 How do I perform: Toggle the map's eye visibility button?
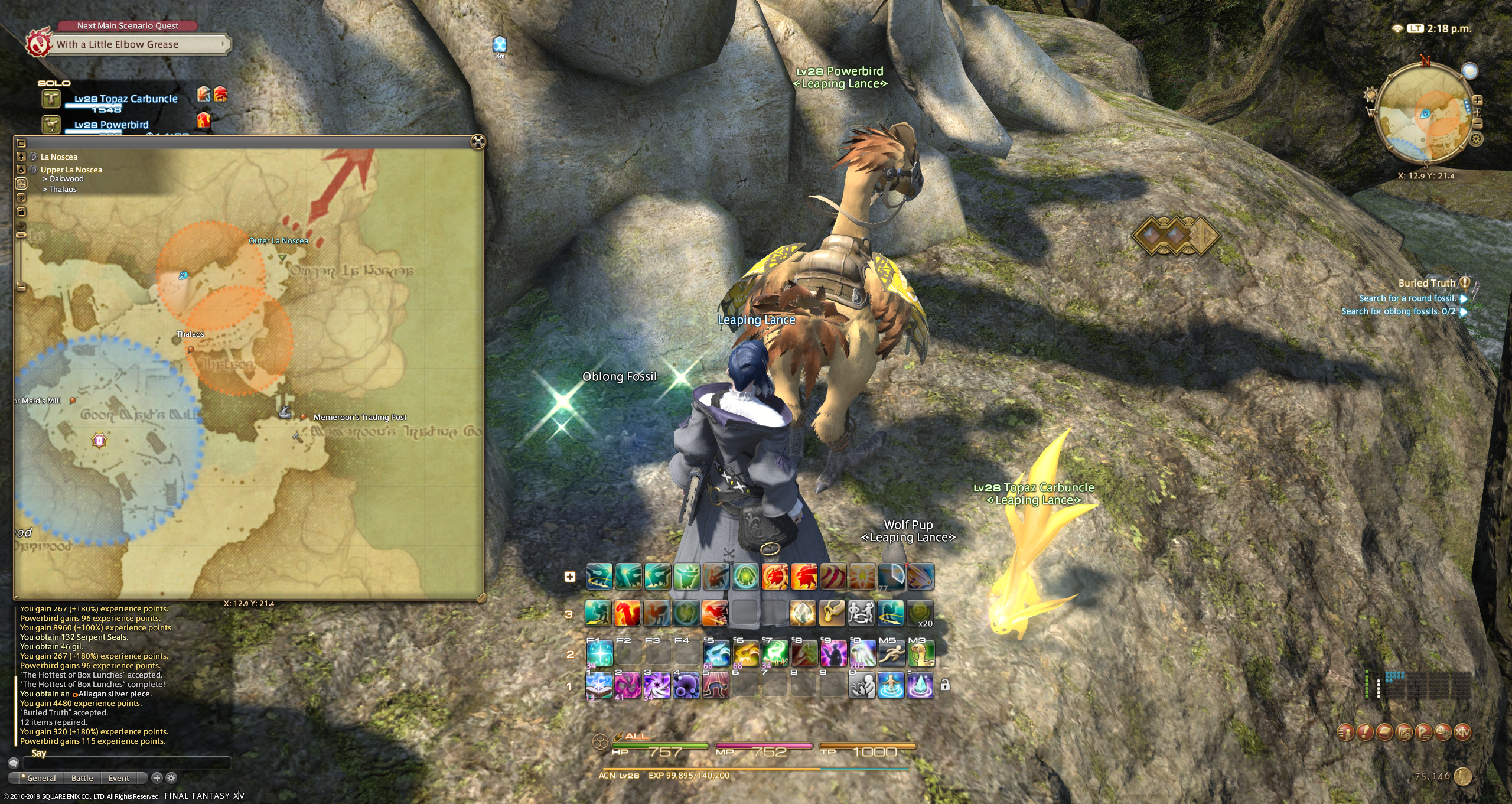[21, 197]
